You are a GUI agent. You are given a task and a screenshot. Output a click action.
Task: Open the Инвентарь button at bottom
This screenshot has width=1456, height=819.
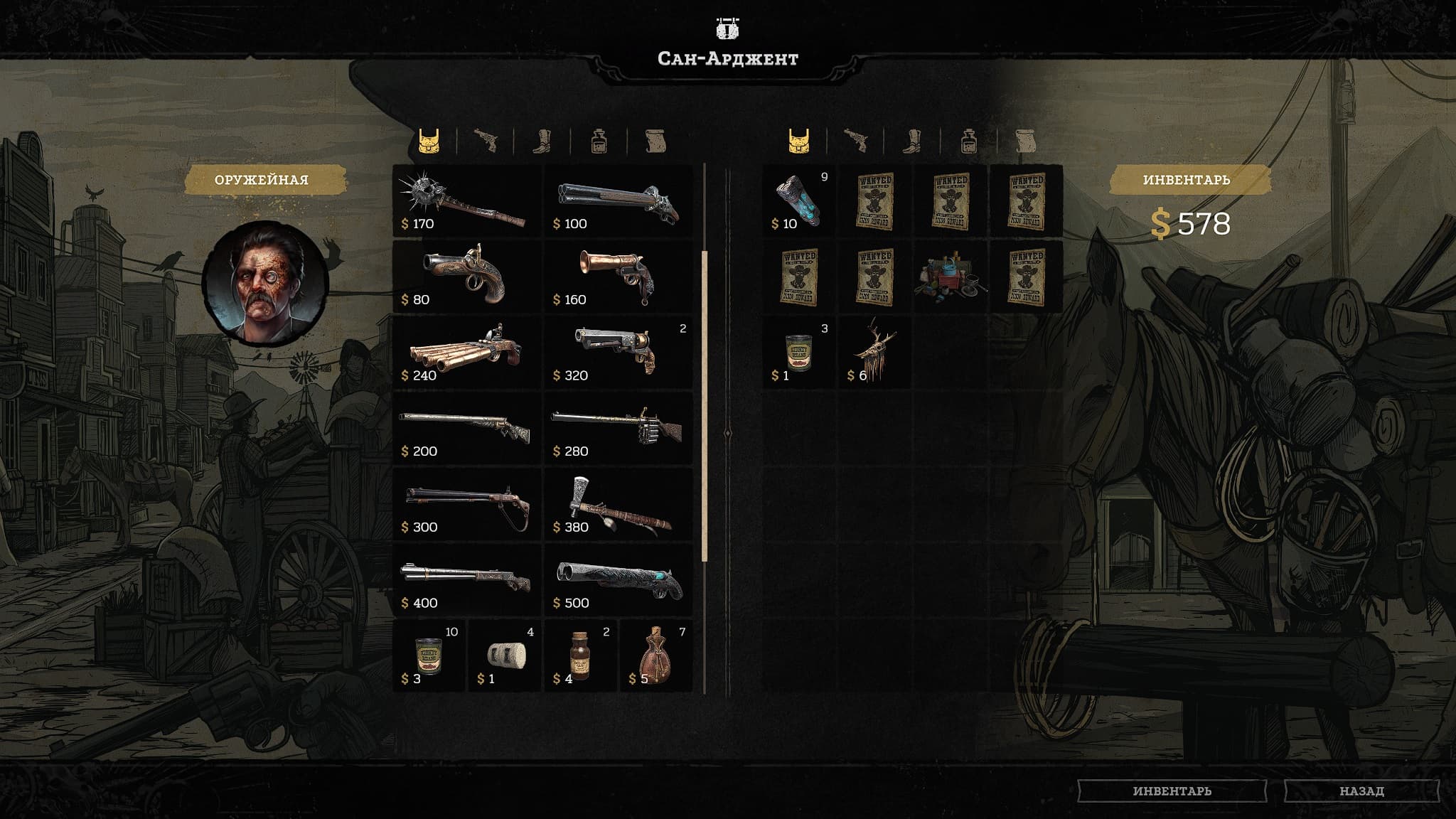[x=1172, y=791]
